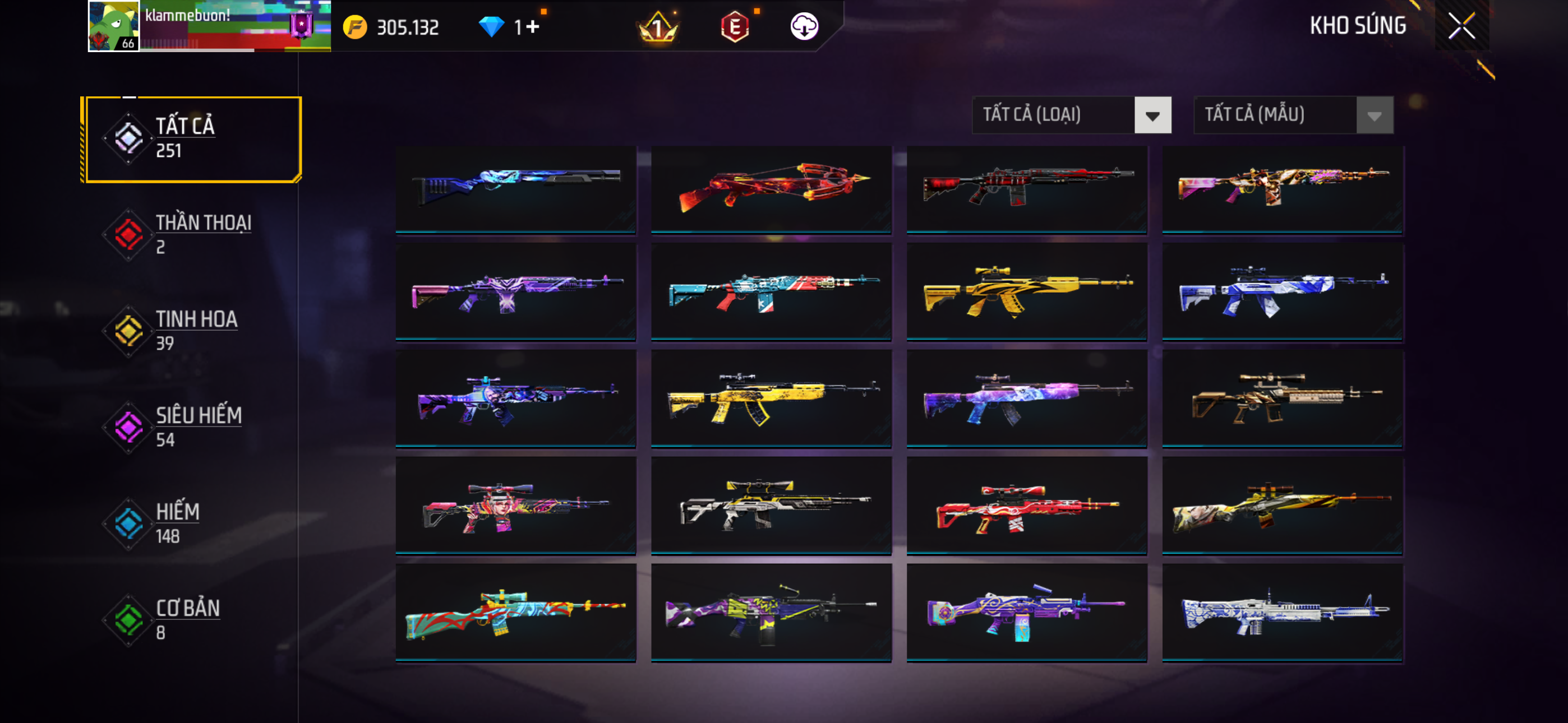1568x723 pixels.
Task: Click the diamond currency plus button
Action: [533, 27]
